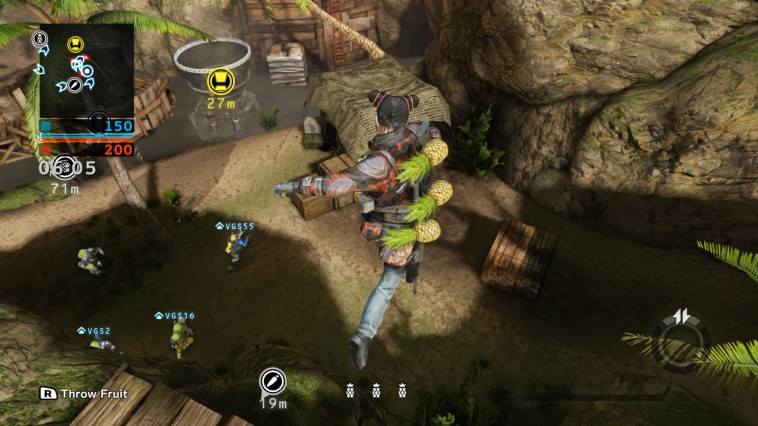This screenshot has width=758, height=426.
Task: Click the white waypoint marker showing 19m
Action: pos(272,381)
